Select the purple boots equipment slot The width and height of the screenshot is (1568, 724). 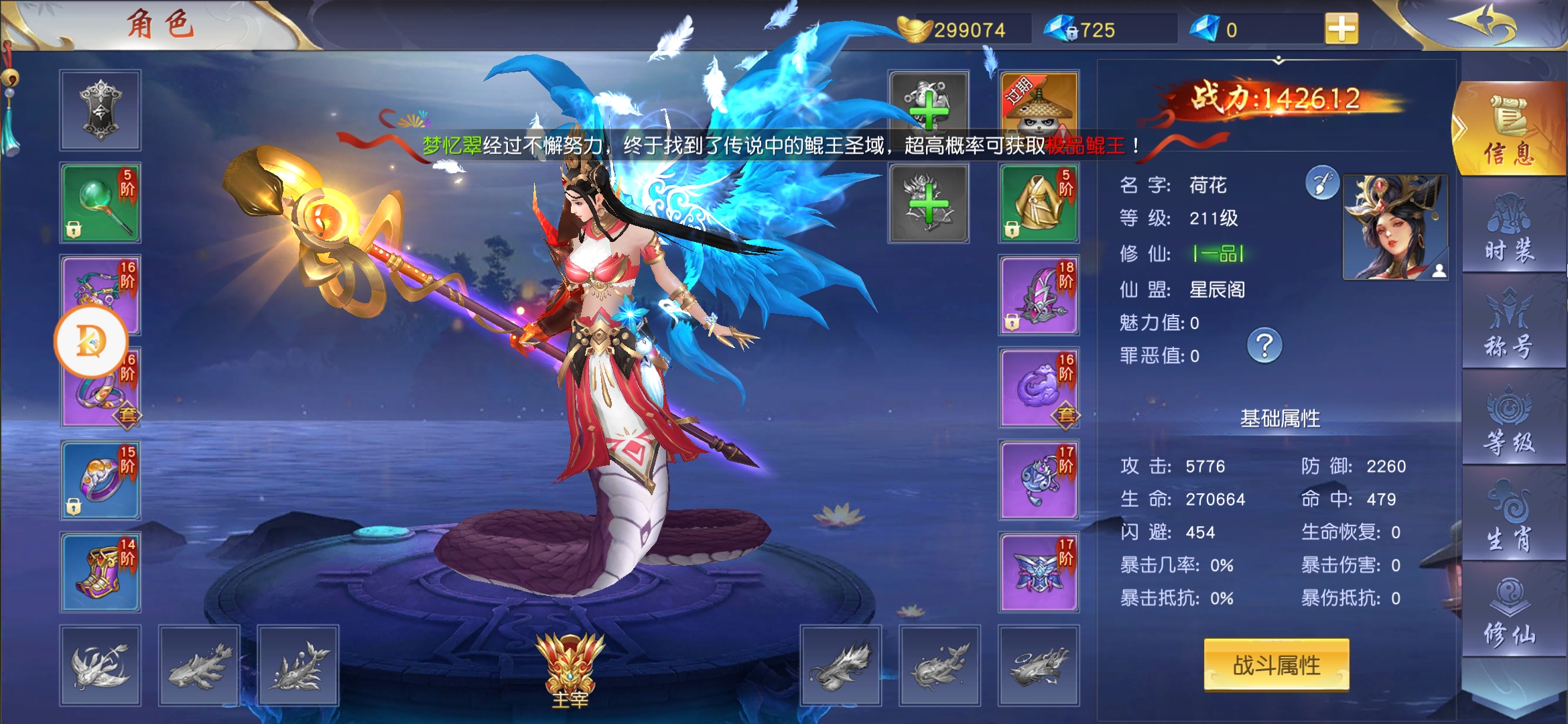[101, 572]
